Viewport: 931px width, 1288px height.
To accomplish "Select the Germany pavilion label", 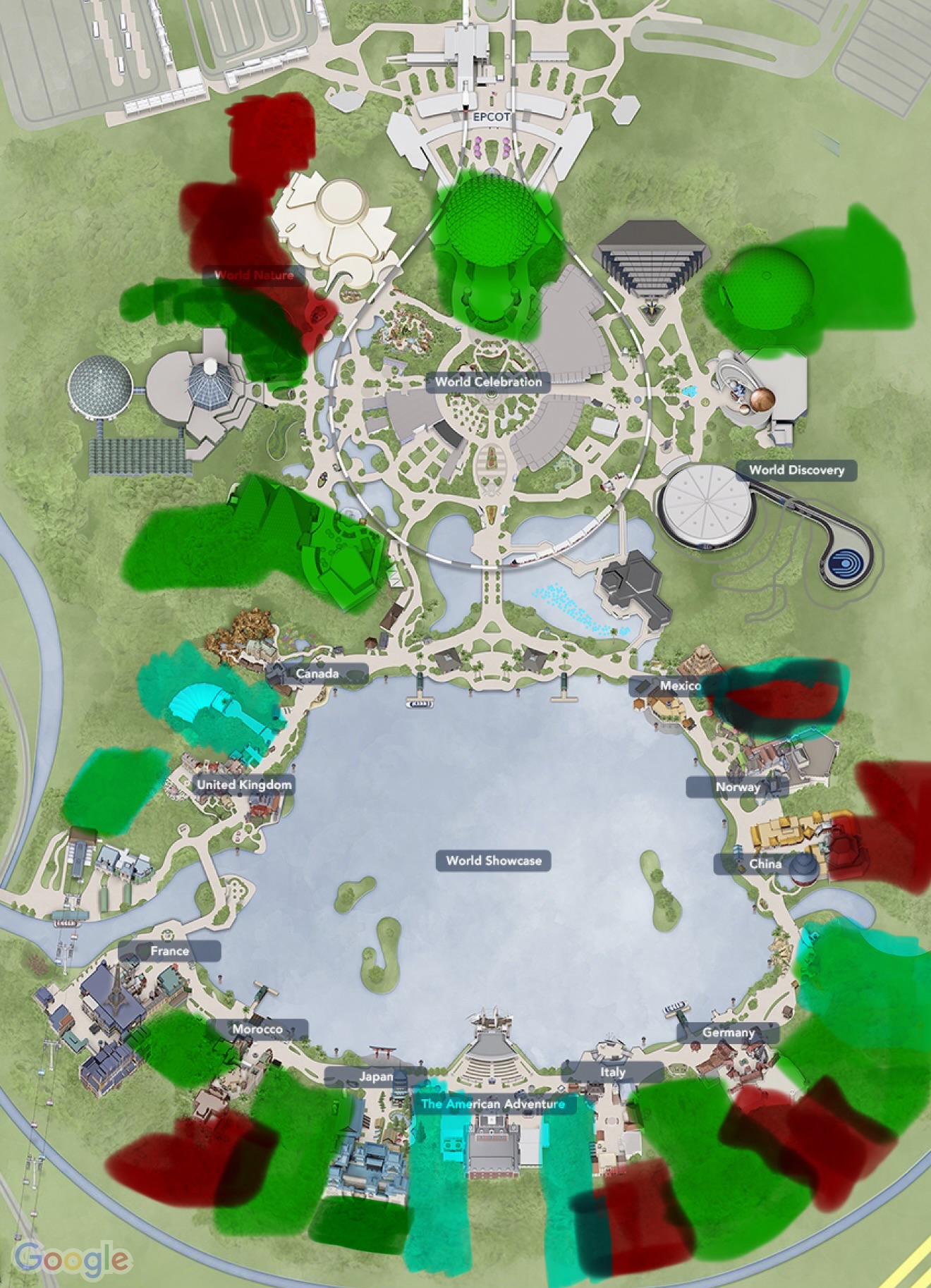I will click(728, 1033).
